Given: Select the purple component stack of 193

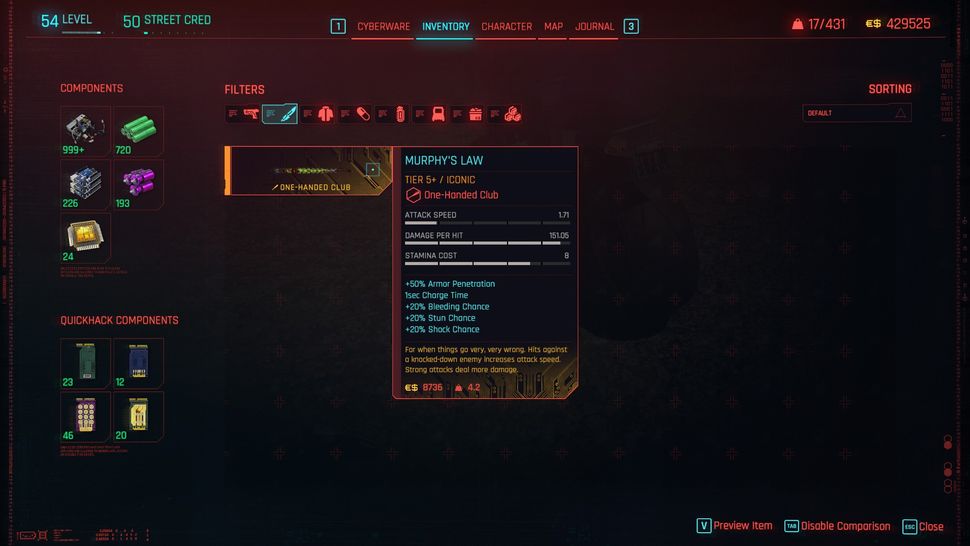Looking at the screenshot, I should pyautogui.click(x=138, y=184).
